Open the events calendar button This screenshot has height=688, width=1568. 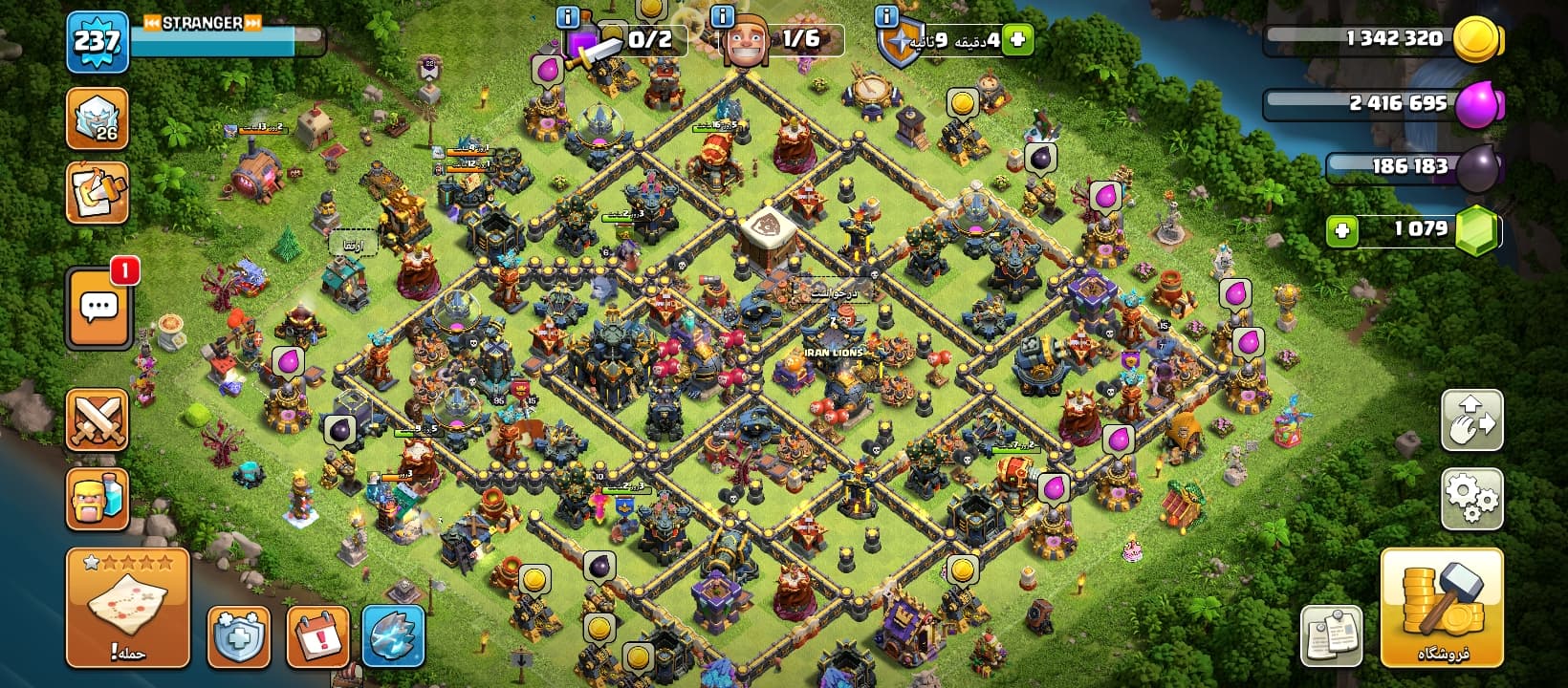coord(317,636)
